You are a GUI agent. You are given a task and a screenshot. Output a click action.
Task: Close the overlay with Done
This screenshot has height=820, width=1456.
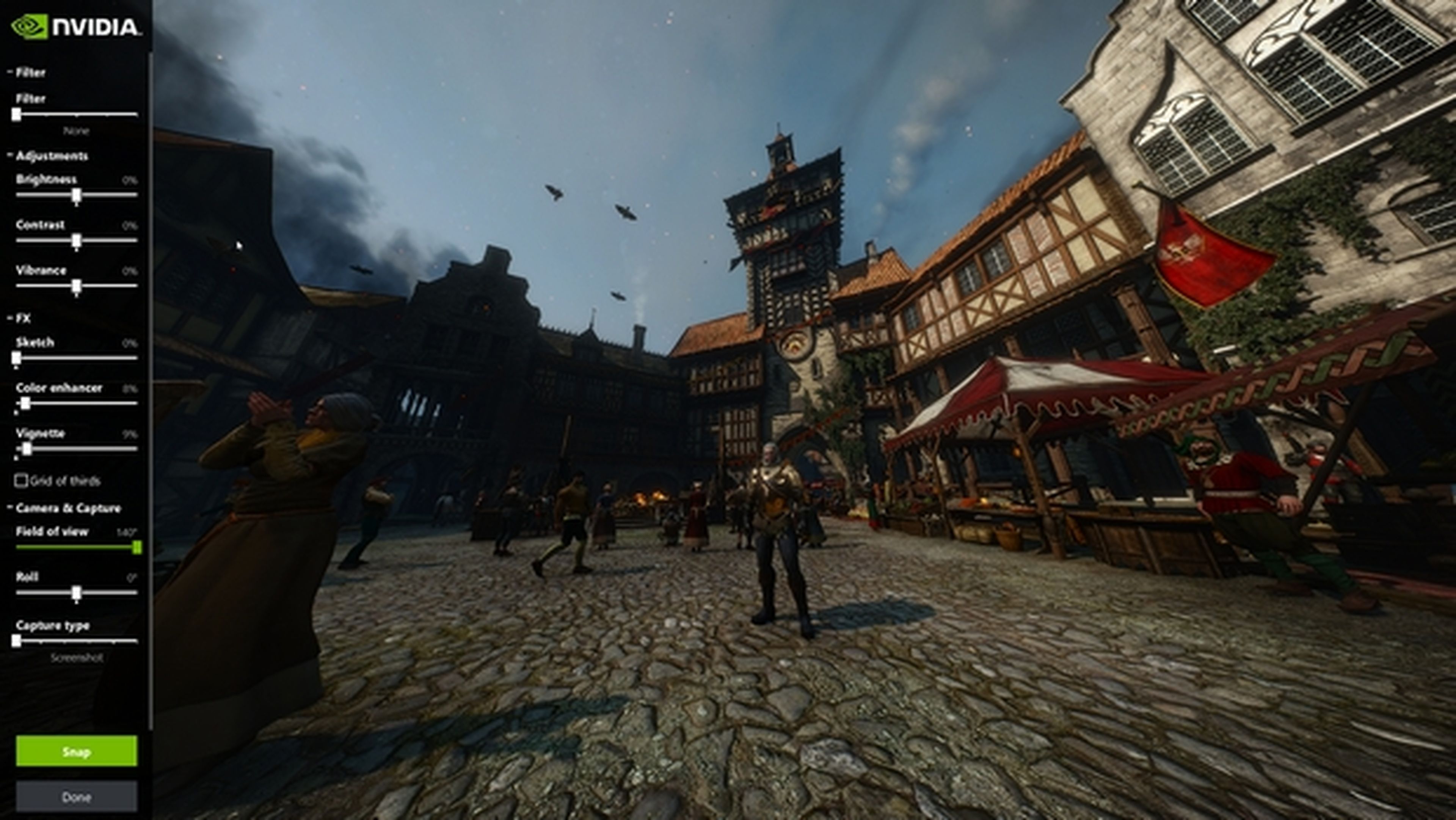tap(76, 796)
